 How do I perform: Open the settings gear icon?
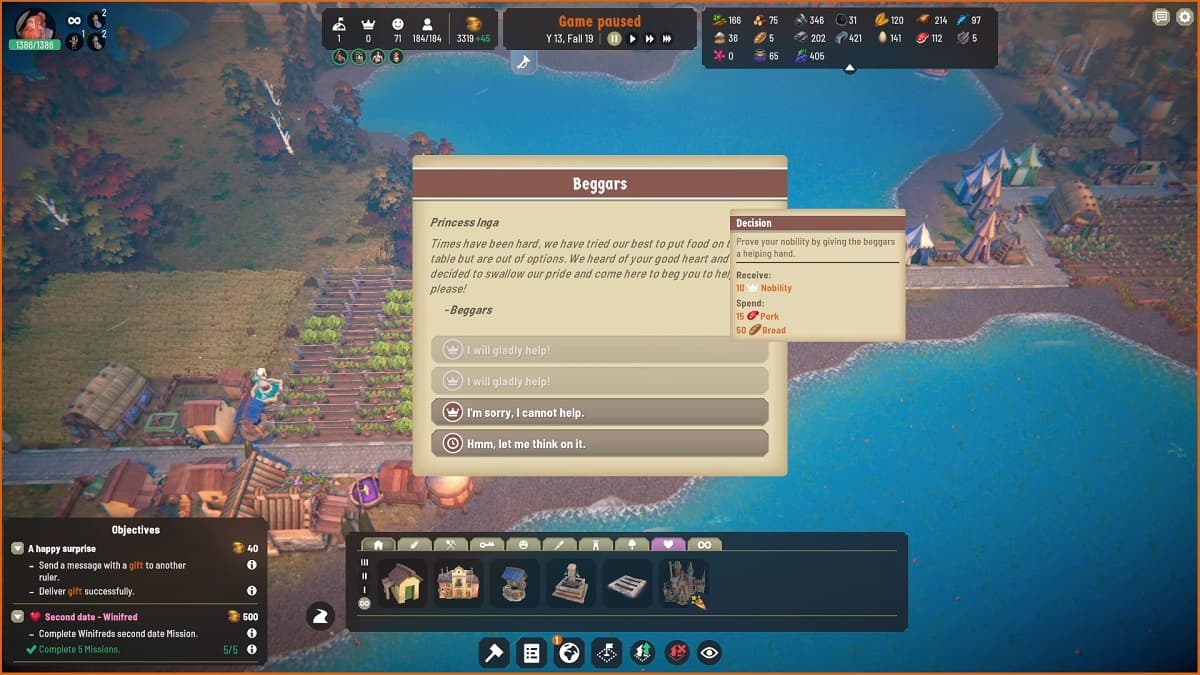click(x=1184, y=17)
